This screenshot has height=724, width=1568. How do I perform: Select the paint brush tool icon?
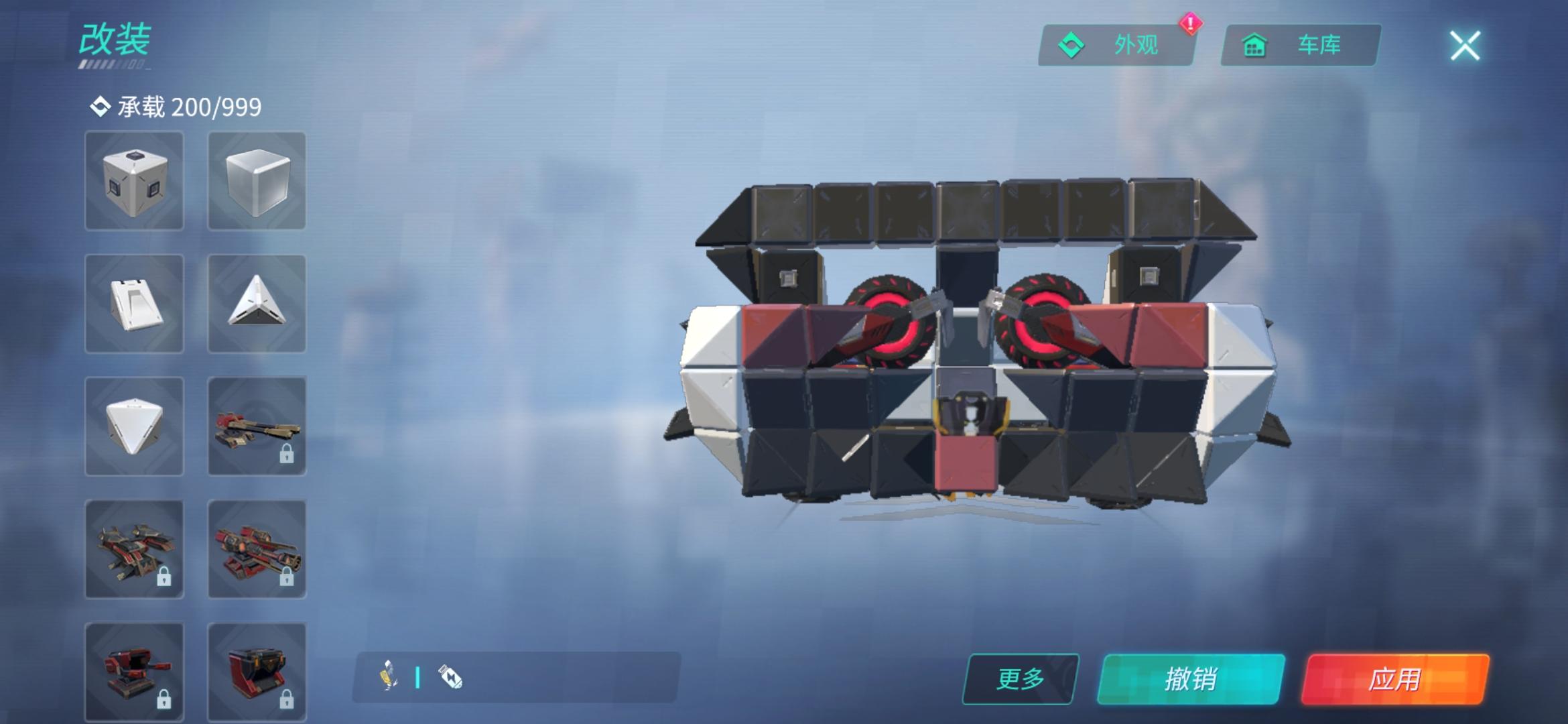[x=389, y=676]
